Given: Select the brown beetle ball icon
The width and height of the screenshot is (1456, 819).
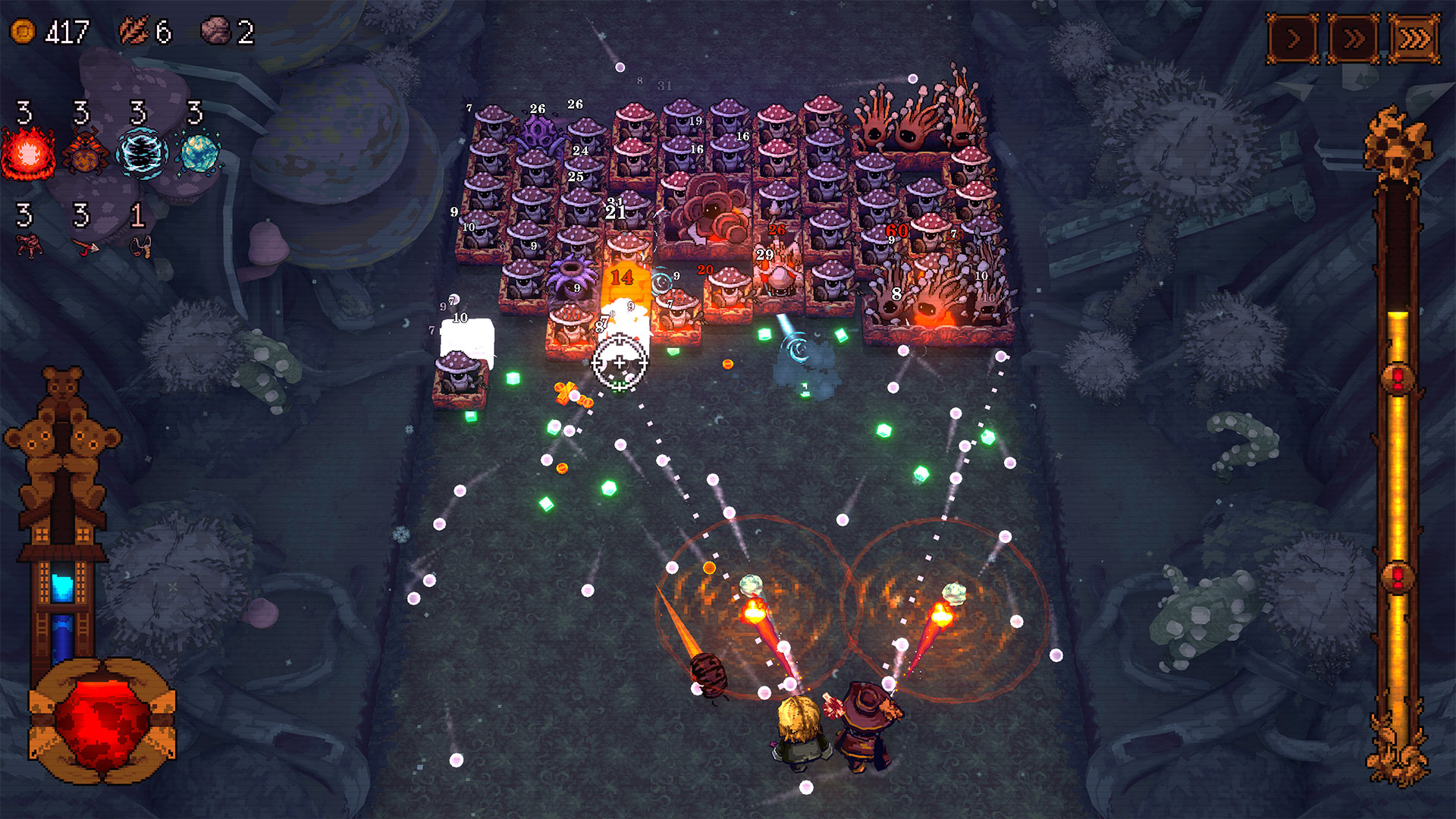Looking at the screenshot, I should tap(84, 154).
